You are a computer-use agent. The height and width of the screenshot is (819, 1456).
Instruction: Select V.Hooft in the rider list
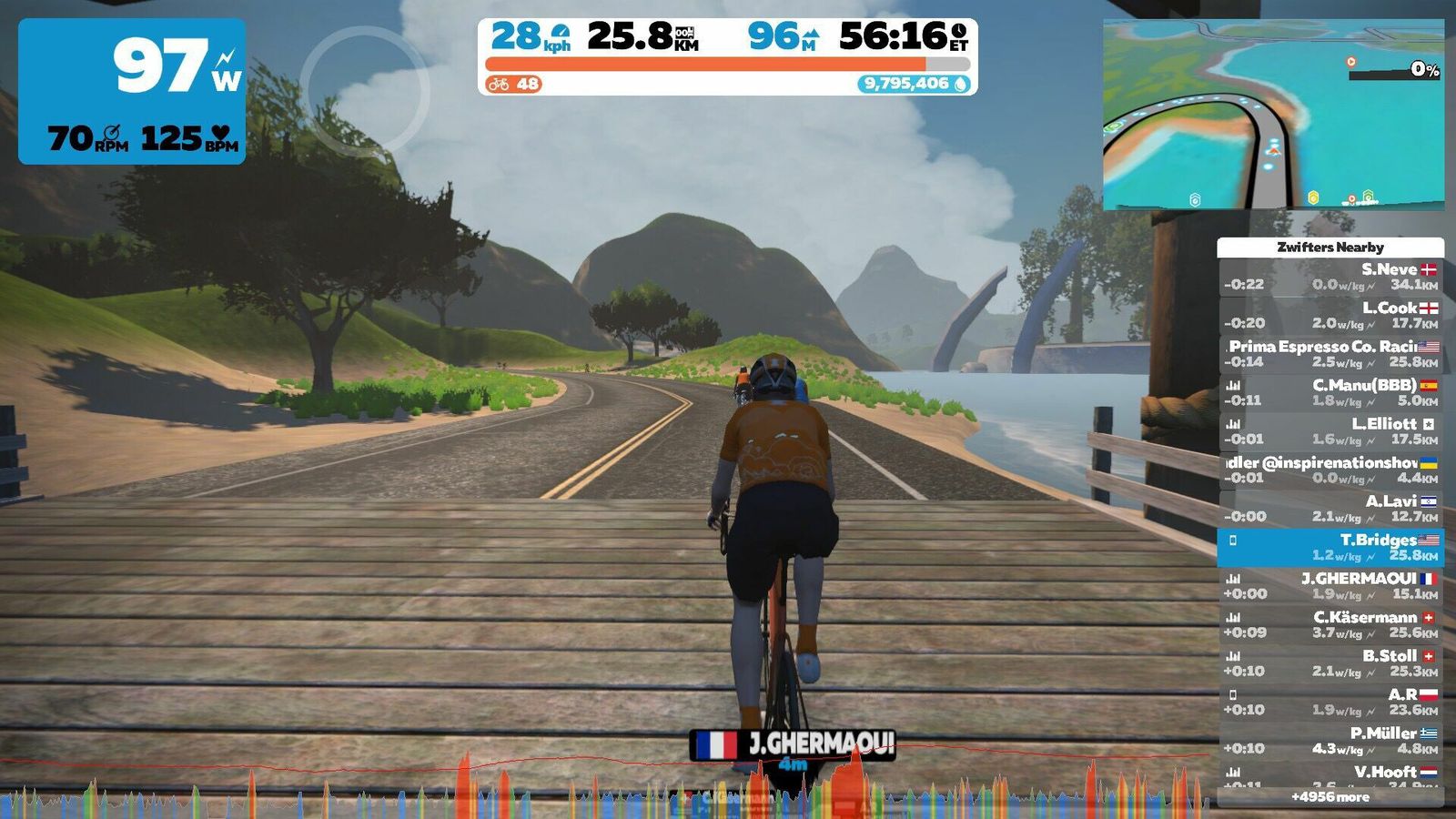click(1330, 774)
